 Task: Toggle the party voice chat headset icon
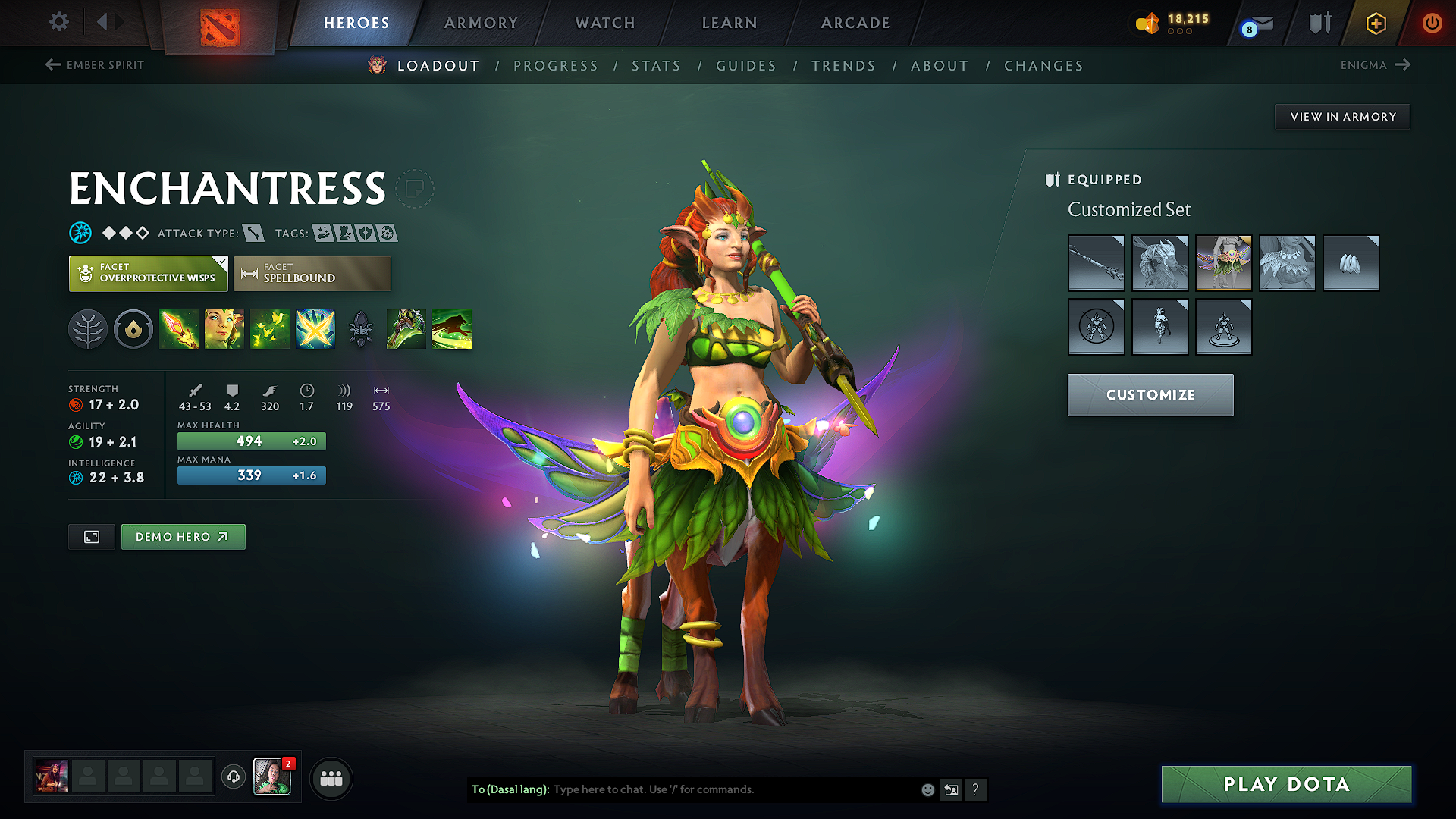[233, 778]
